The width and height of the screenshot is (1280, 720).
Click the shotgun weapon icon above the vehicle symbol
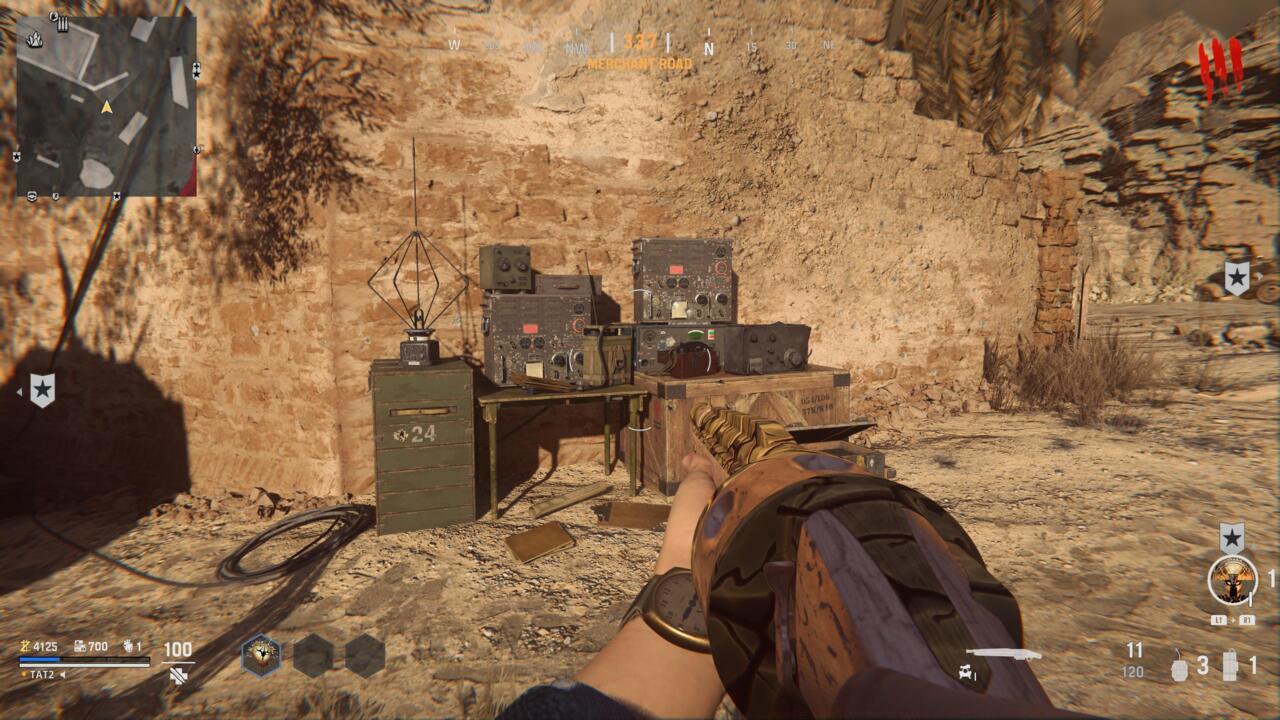pyautogui.click(x=1007, y=654)
